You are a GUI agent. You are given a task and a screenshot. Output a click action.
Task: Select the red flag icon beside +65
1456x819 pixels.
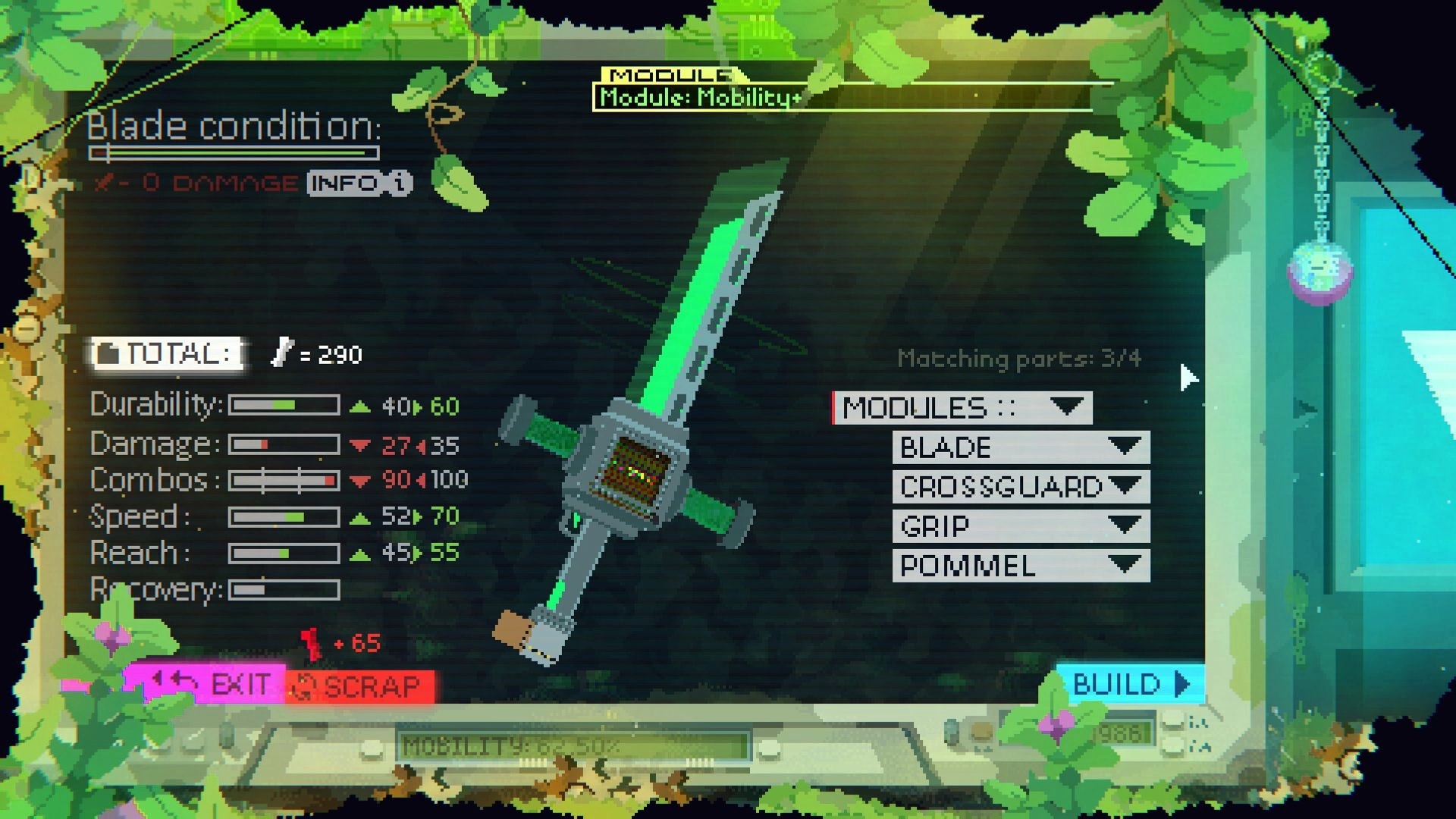(x=311, y=642)
